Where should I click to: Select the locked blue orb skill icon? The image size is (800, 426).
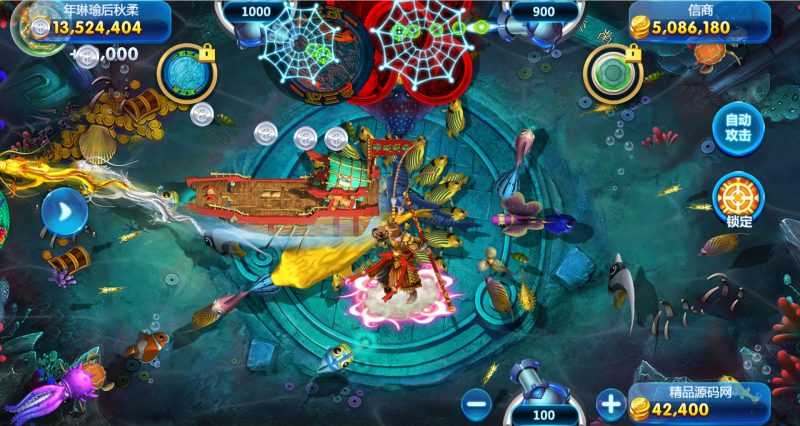pyautogui.click(x=186, y=74)
